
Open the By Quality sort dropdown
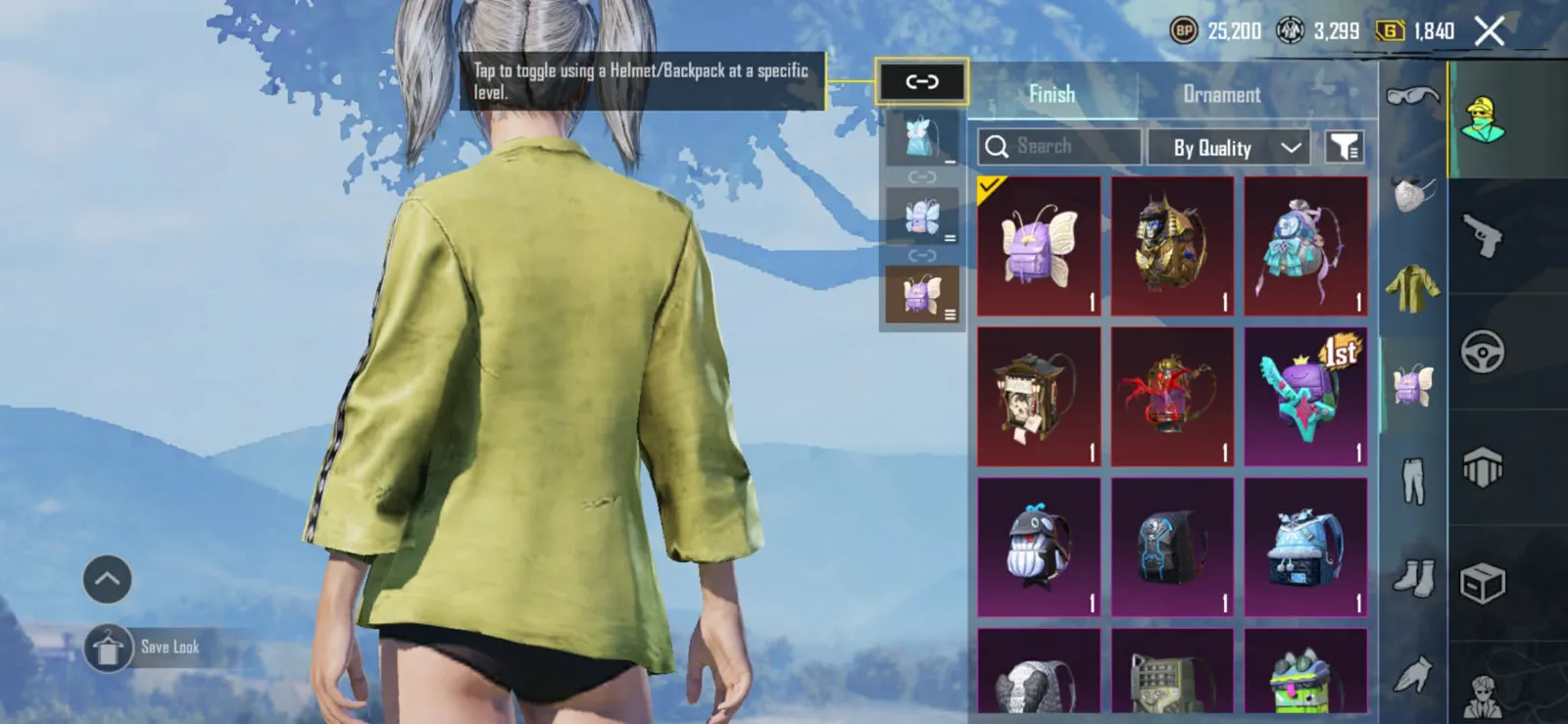click(1228, 148)
